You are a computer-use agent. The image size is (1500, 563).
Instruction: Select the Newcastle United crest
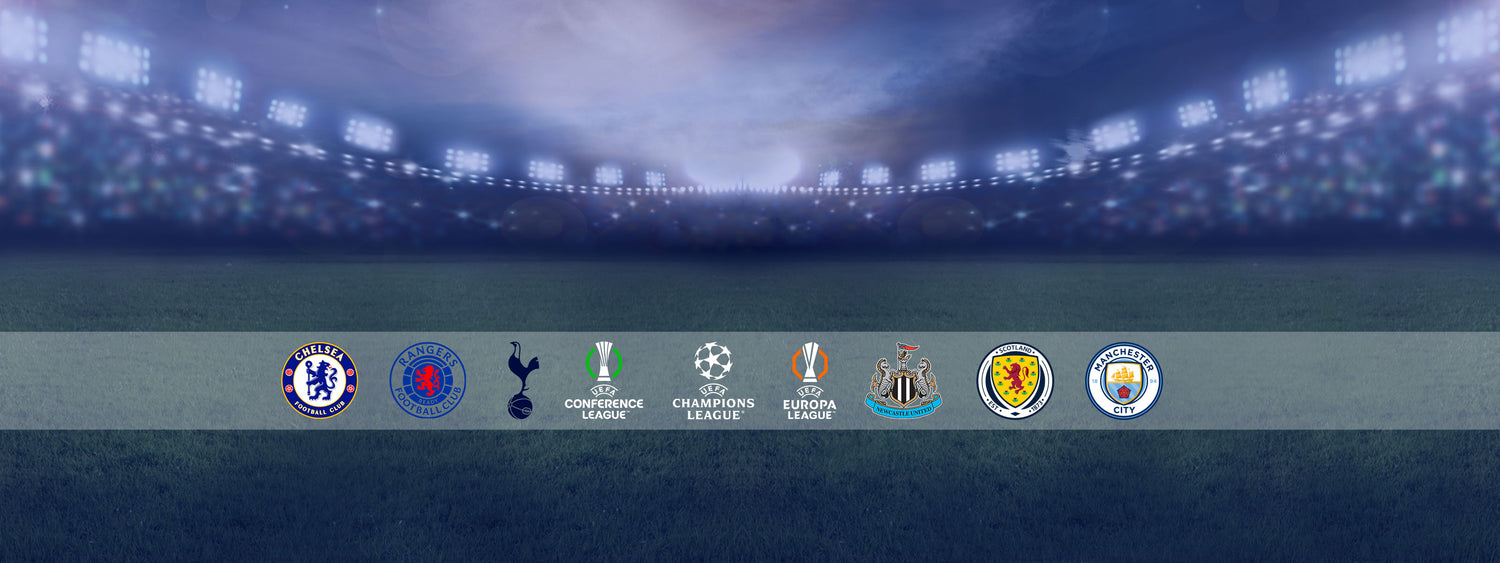(x=903, y=381)
